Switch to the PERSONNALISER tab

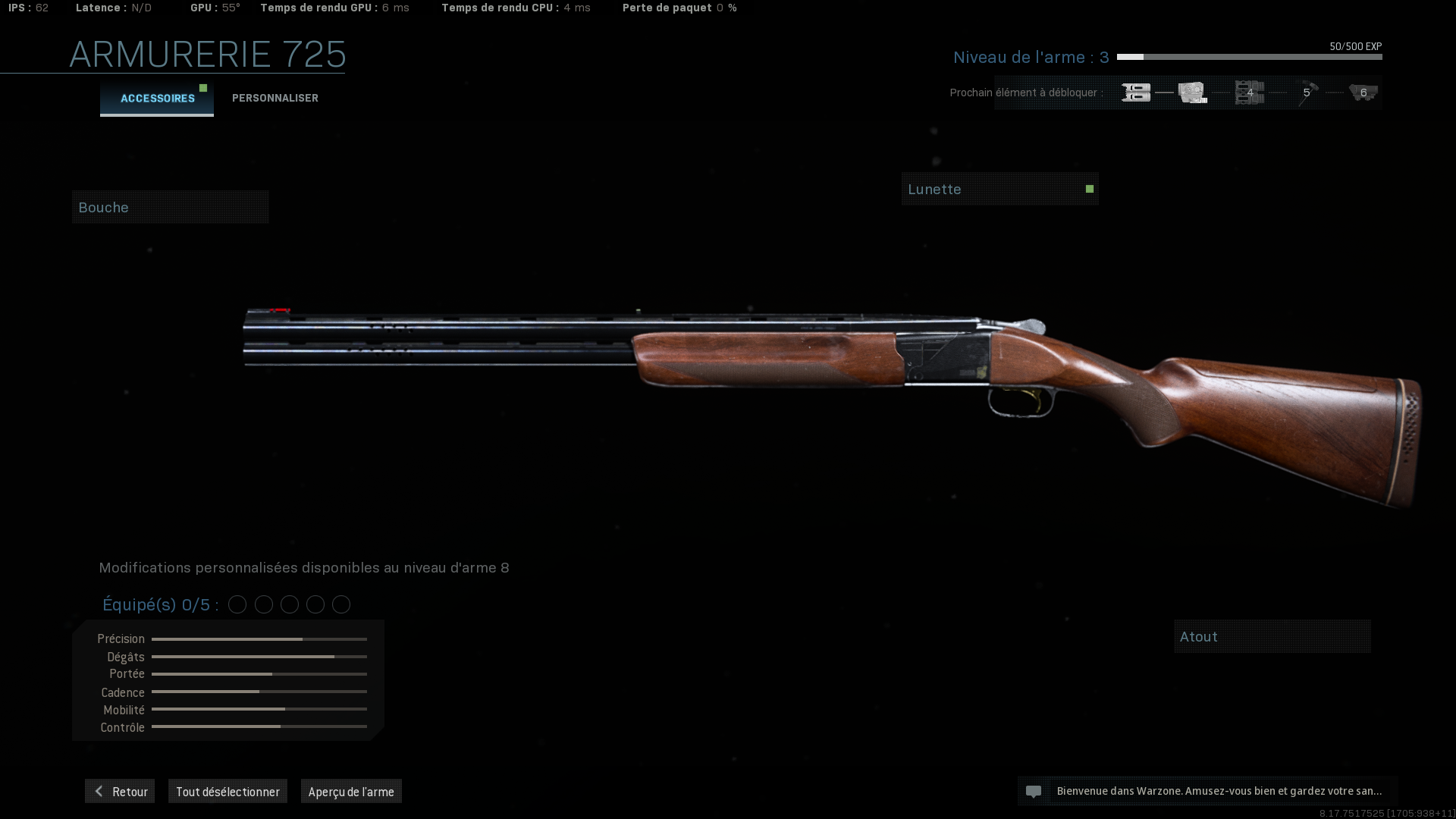pyautogui.click(x=275, y=98)
